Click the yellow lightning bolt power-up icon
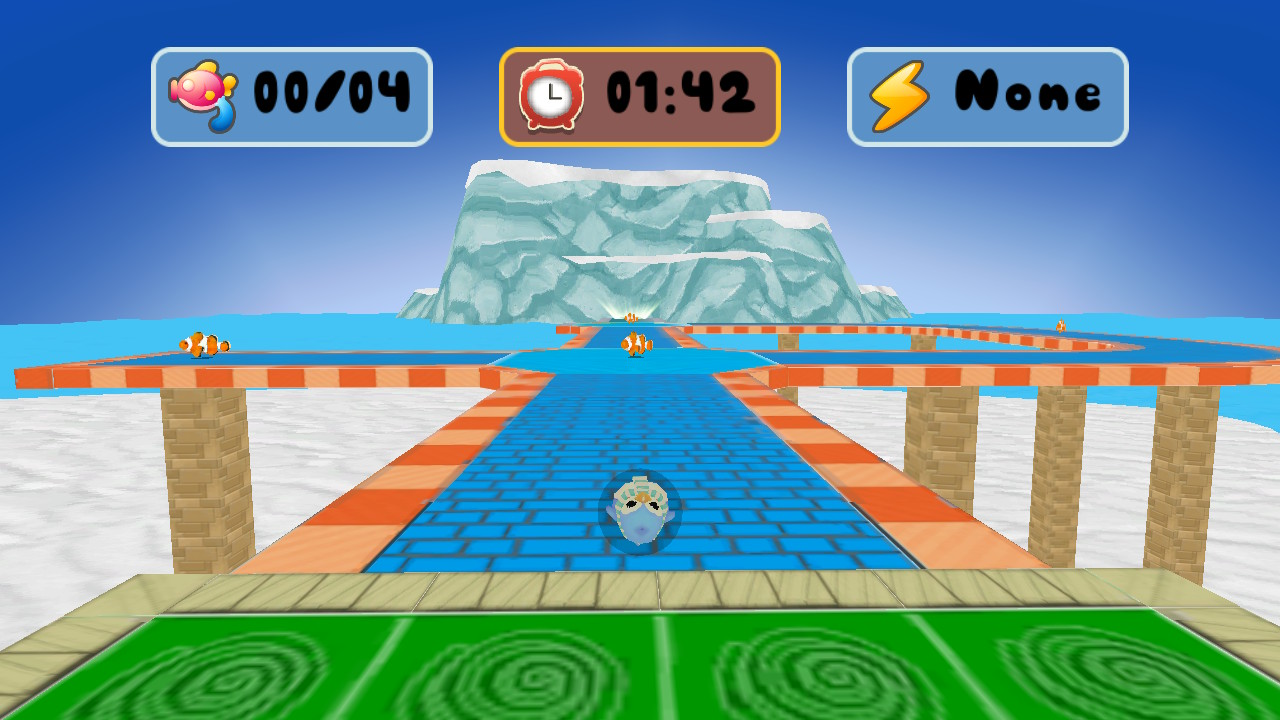Image resolution: width=1280 pixels, height=720 pixels. tap(898, 92)
